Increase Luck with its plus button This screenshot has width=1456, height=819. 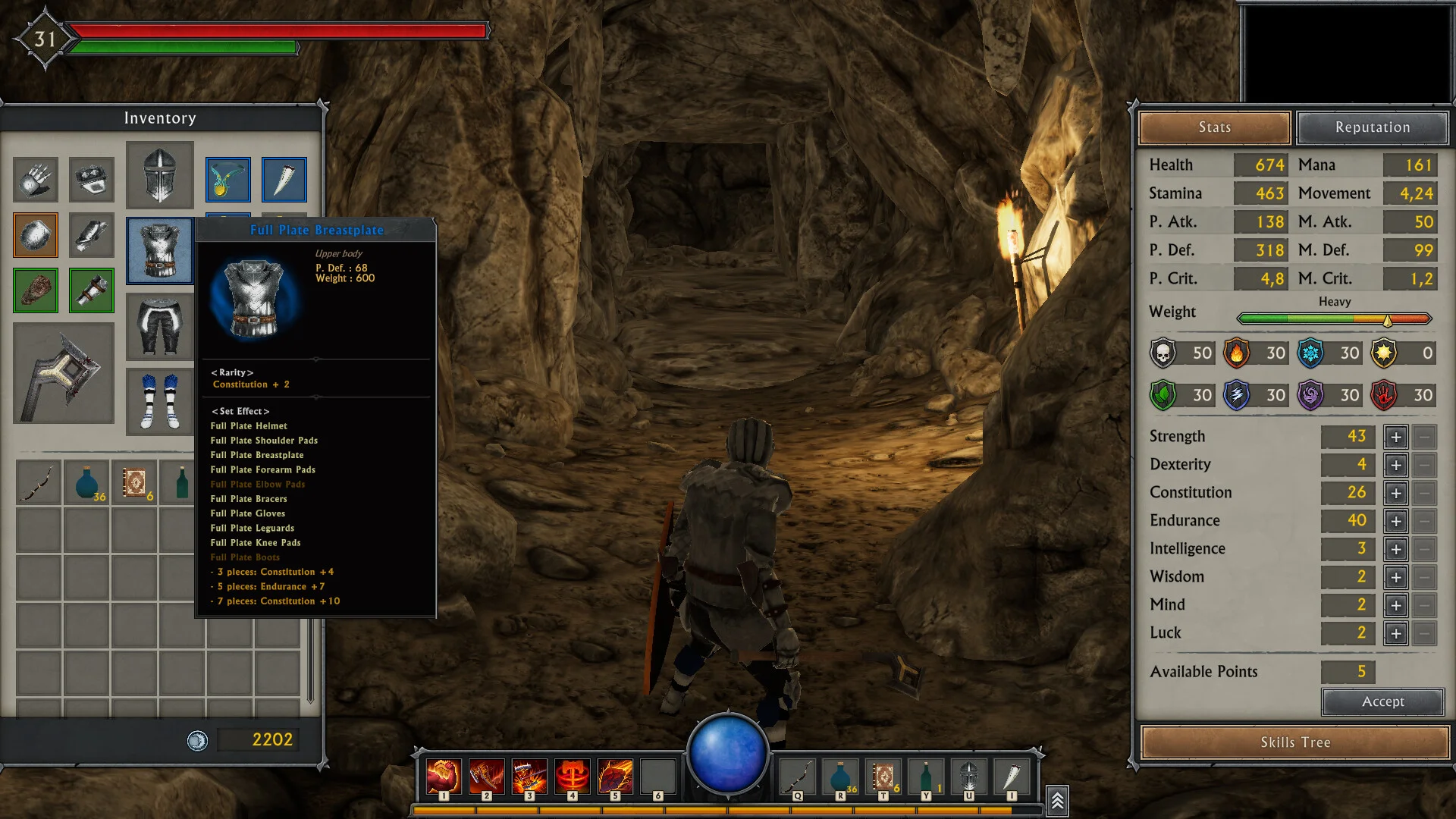(1395, 633)
